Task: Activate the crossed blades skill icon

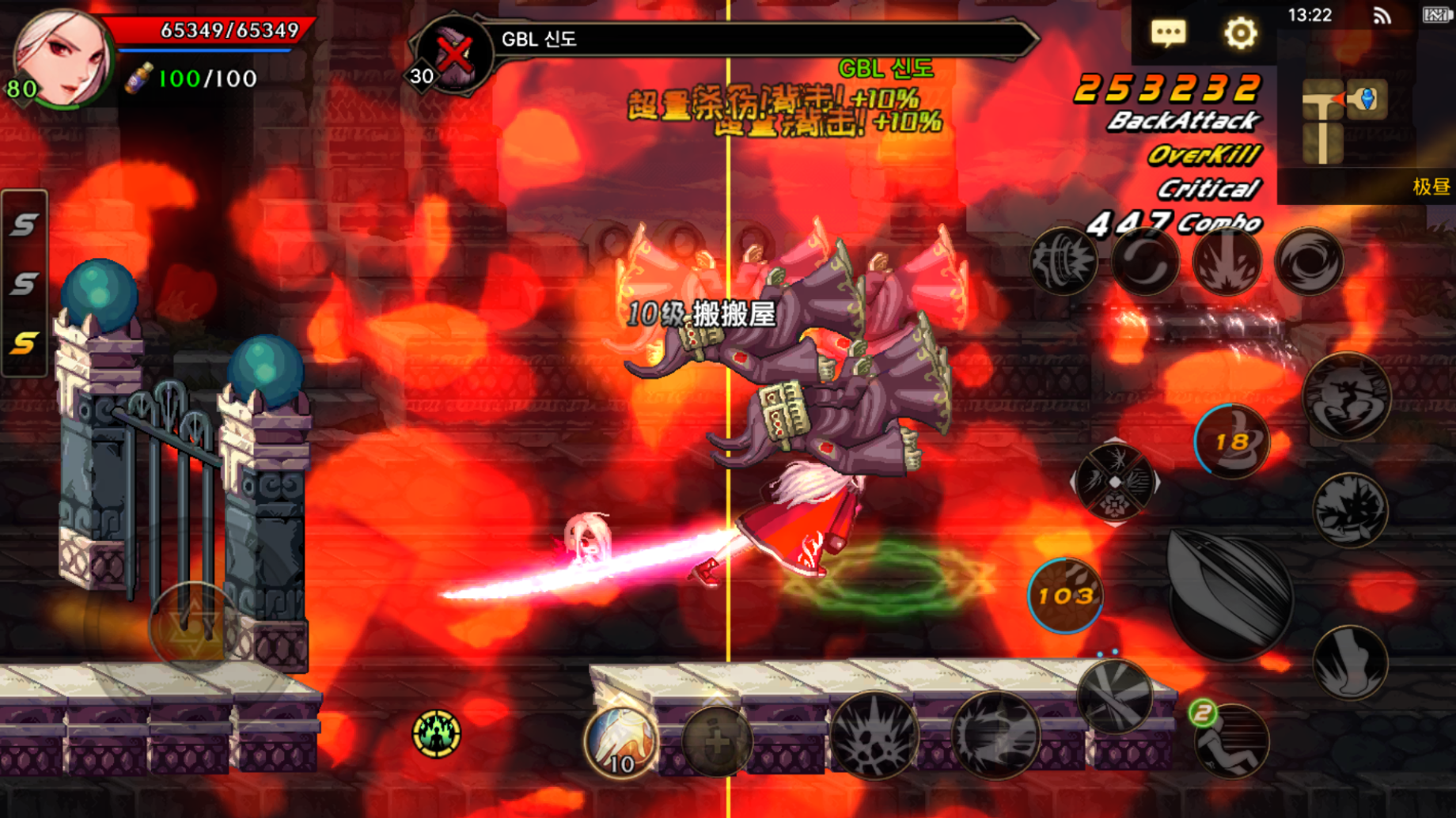Action: 1114,698
